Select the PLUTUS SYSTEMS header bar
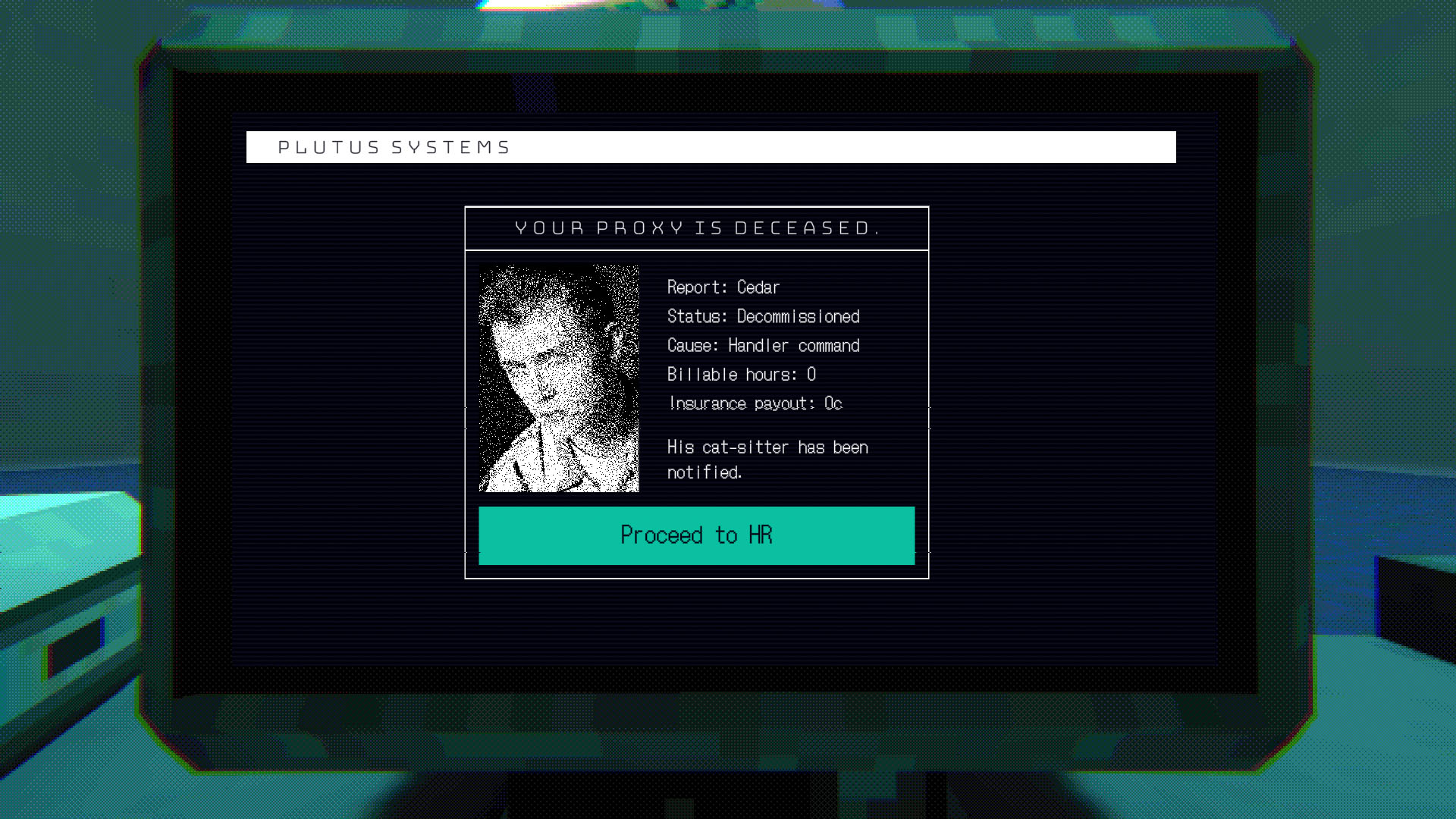1456x819 pixels. click(711, 146)
